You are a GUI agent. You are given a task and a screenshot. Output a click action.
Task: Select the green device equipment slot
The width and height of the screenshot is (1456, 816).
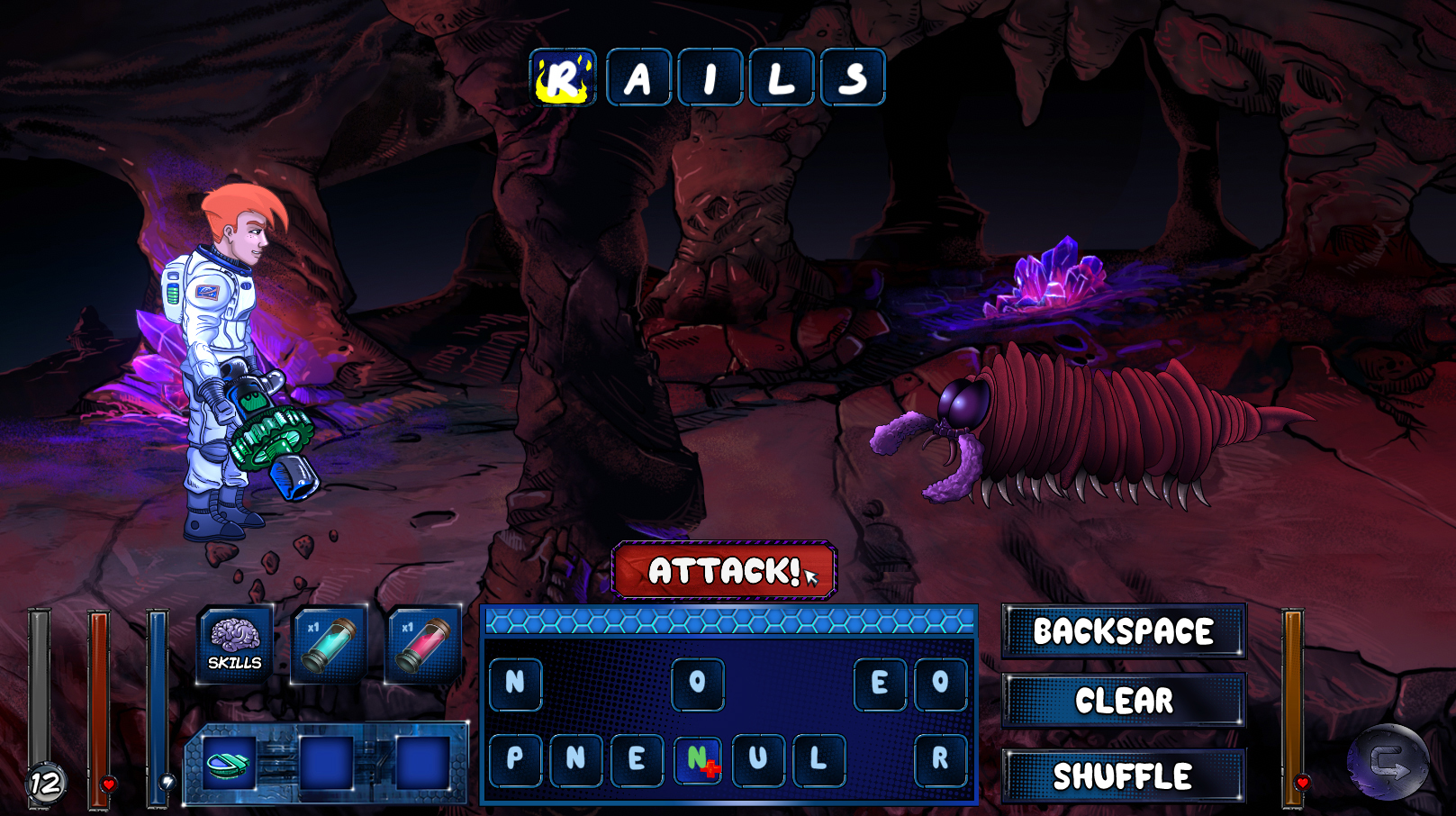(x=228, y=764)
